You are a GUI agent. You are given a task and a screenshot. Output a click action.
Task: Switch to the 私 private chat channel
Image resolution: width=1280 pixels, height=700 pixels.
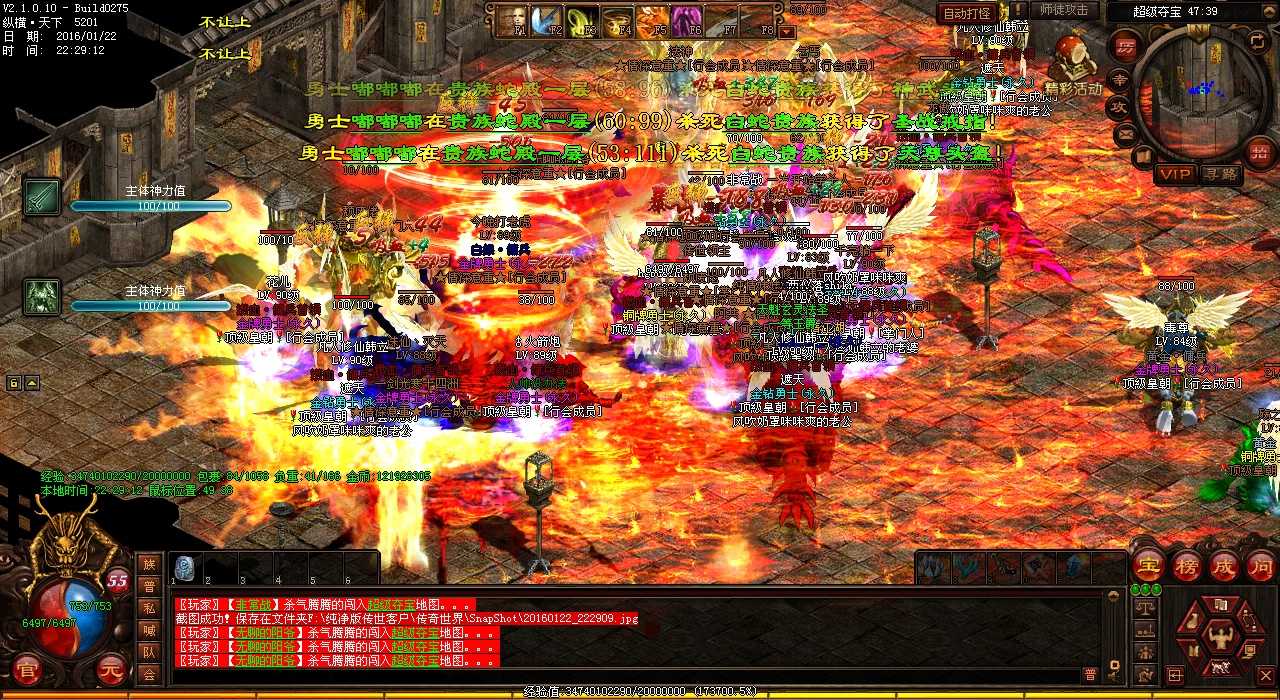tap(149, 608)
